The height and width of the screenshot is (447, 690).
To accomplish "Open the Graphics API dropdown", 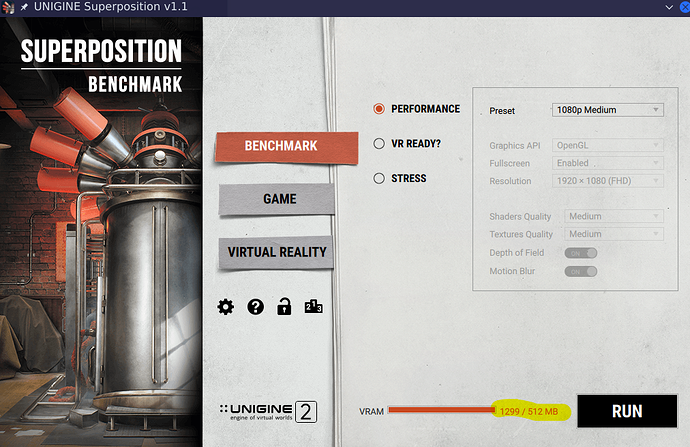I will coord(607,146).
